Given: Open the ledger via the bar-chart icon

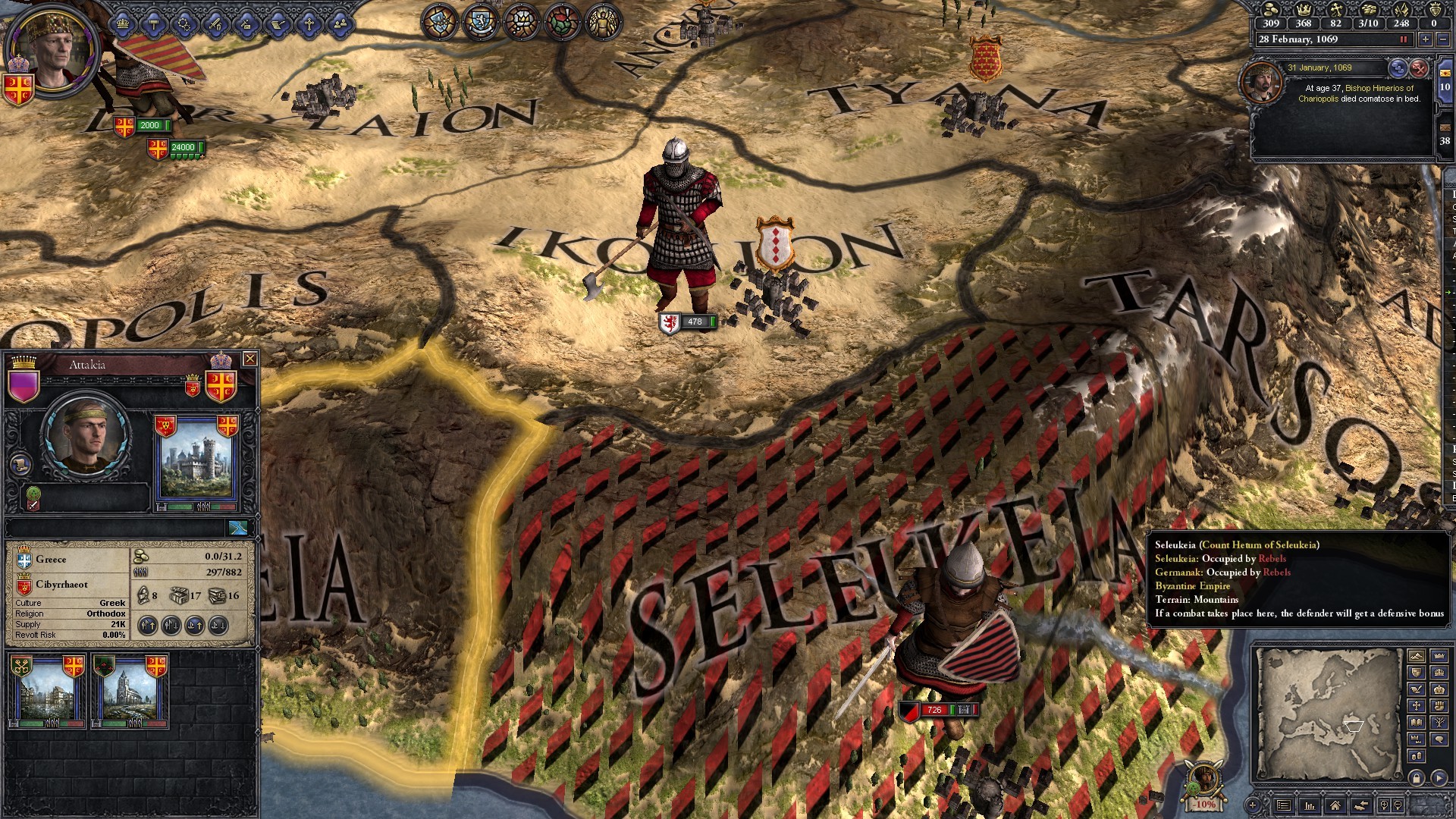Looking at the screenshot, I should (x=1310, y=805).
